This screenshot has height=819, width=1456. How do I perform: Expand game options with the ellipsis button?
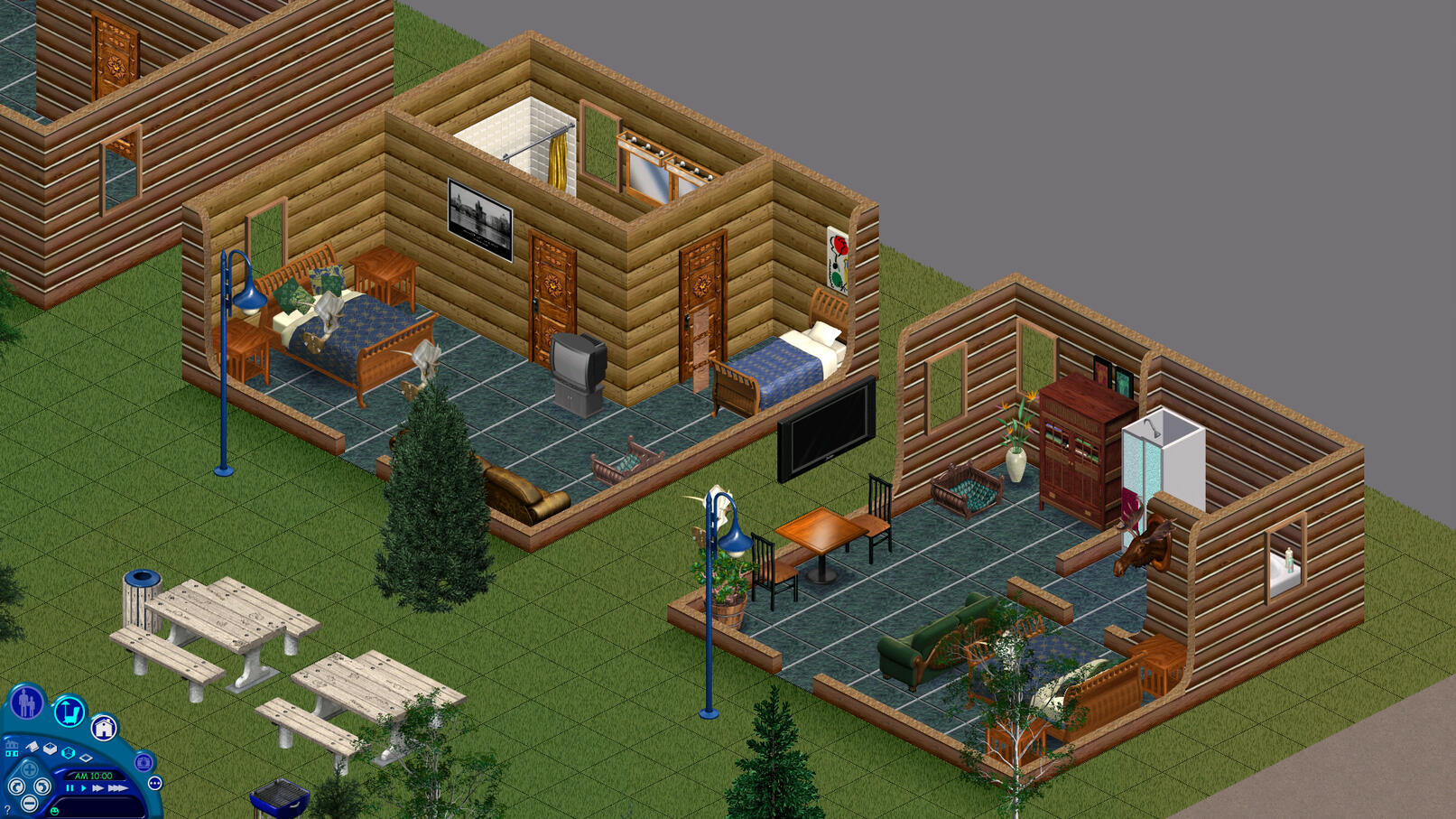click(155, 783)
